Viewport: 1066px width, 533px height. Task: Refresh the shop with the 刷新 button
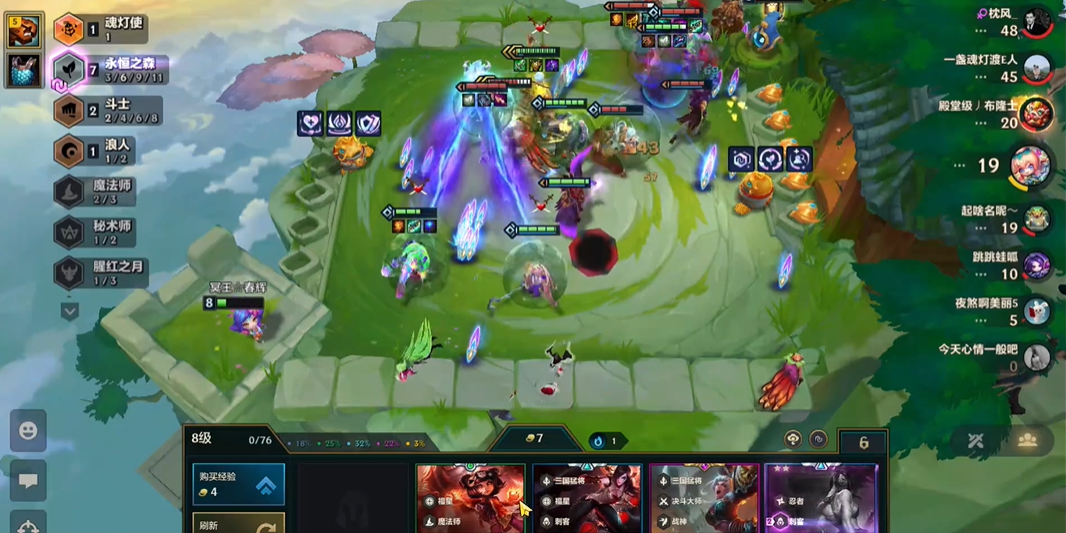click(238, 523)
